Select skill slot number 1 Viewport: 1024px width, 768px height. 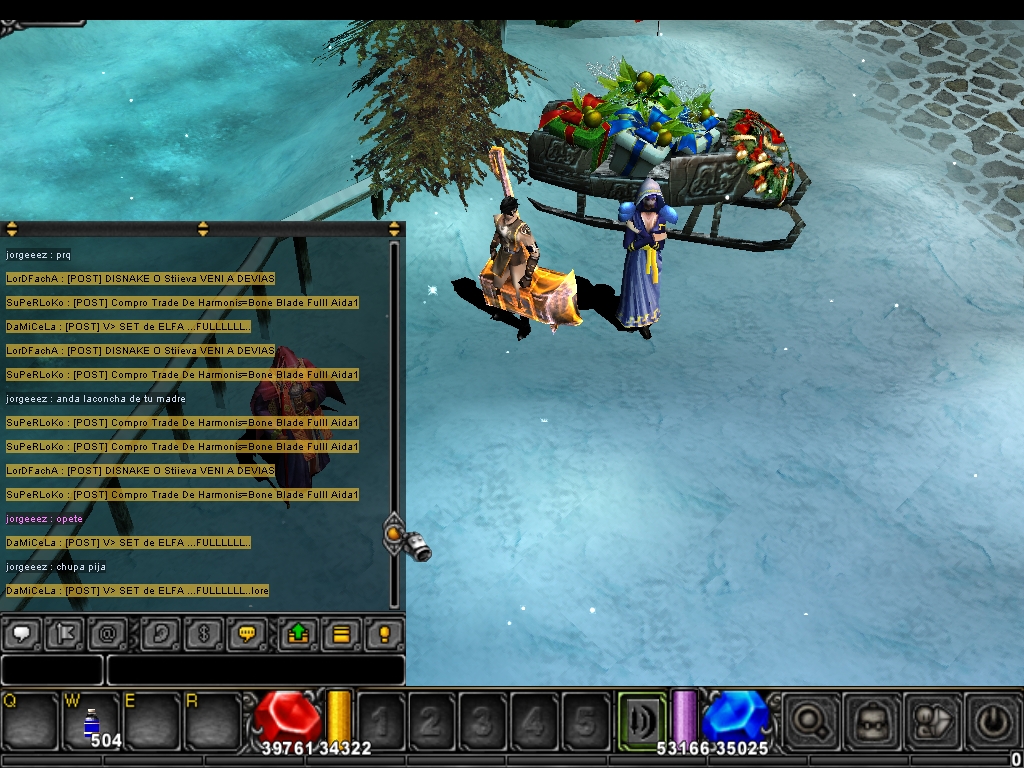[381, 720]
